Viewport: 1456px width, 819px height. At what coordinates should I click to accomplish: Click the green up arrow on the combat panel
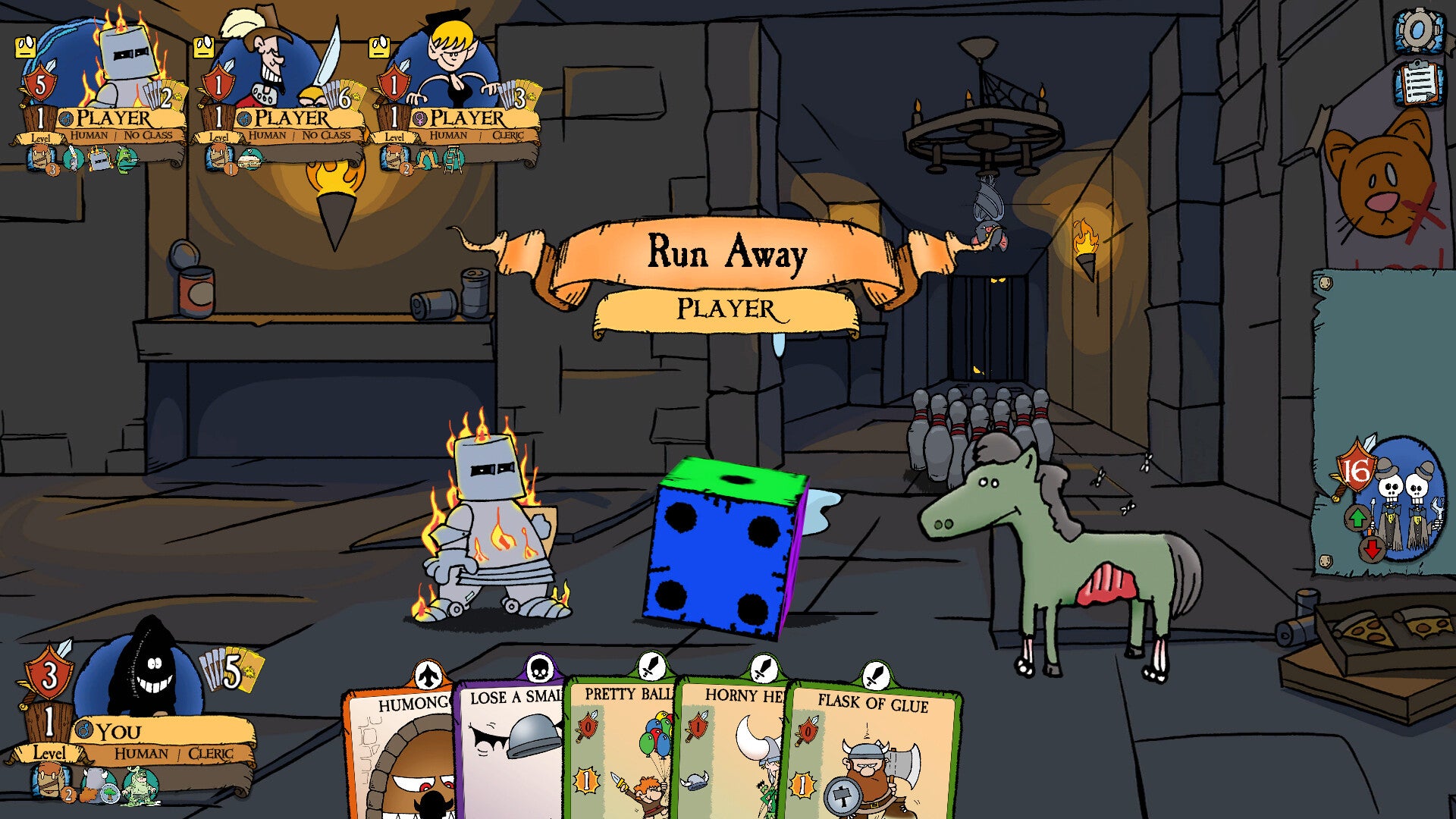tap(1357, 517)
